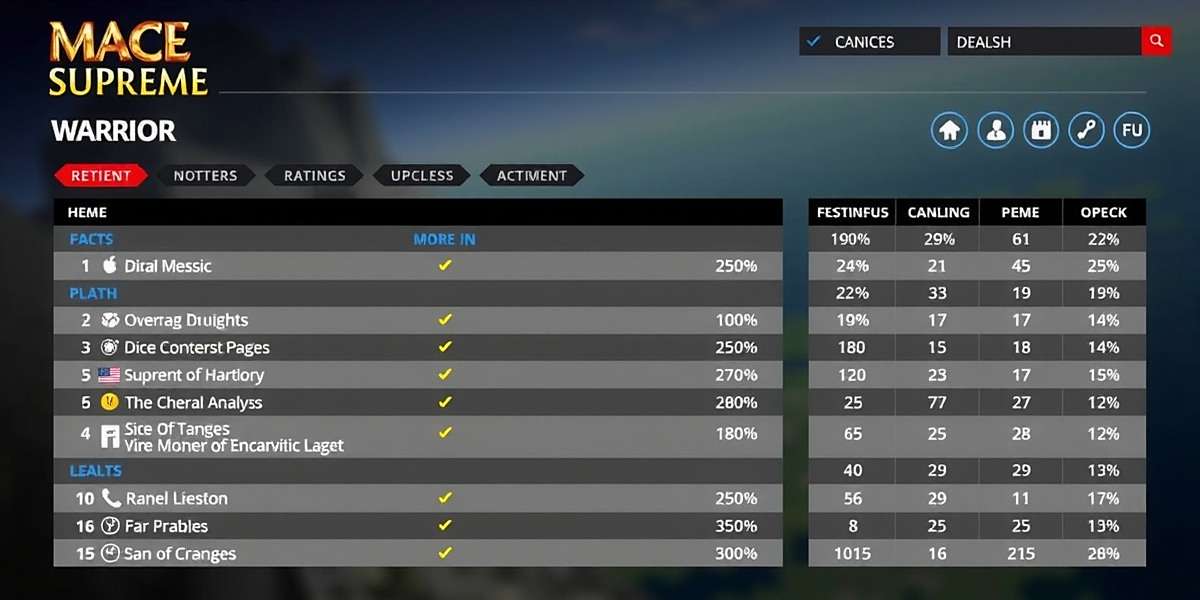Image resolution: width=1200 pixels, height=600 pixels.
Task: Type in the Dealsh search field
Action: pyautogui.click(x=1044, y=41)
